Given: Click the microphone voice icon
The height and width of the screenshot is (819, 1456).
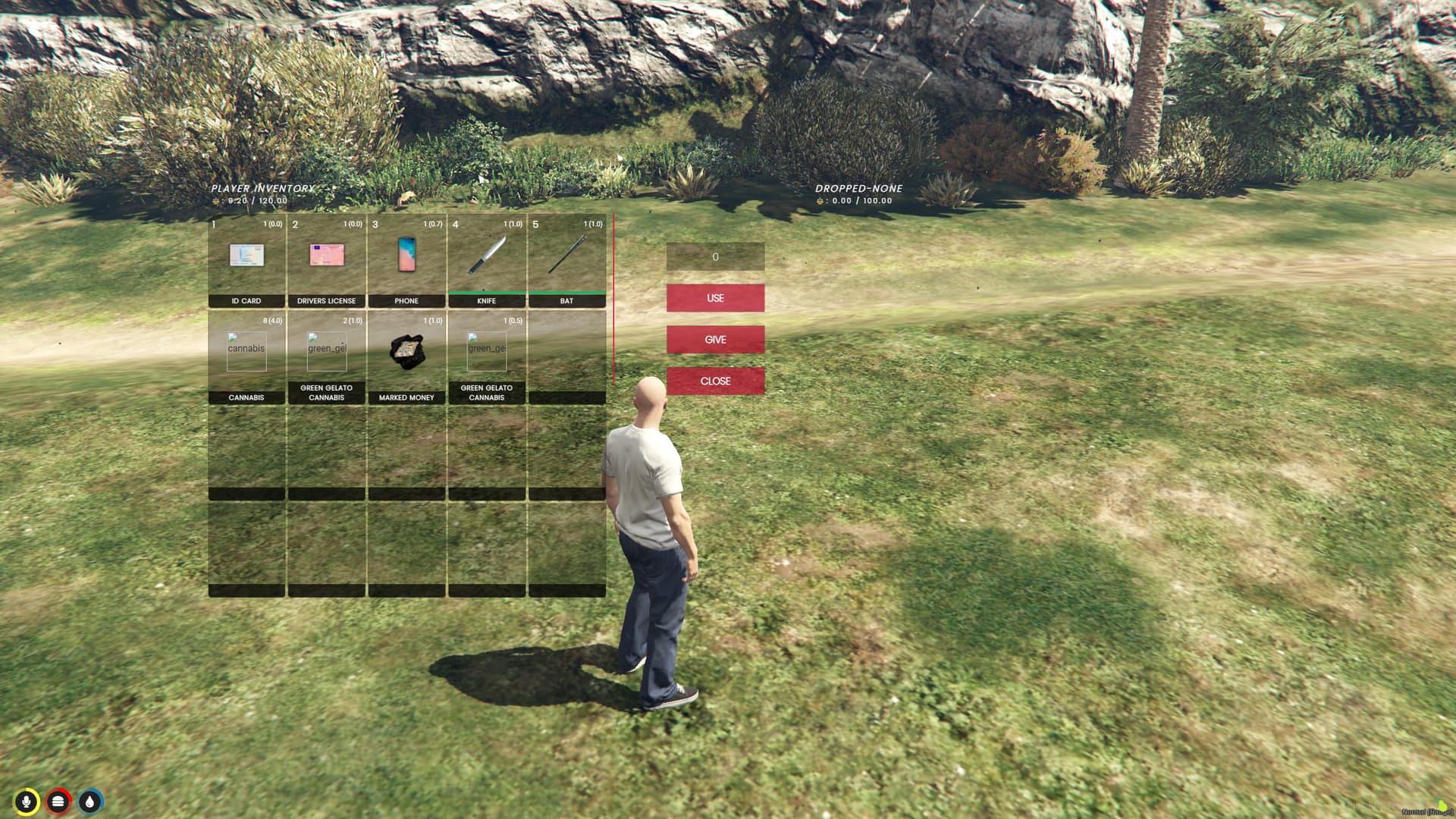Looking at the screenshot, I should pyautogui.click(x=27, y=802).
